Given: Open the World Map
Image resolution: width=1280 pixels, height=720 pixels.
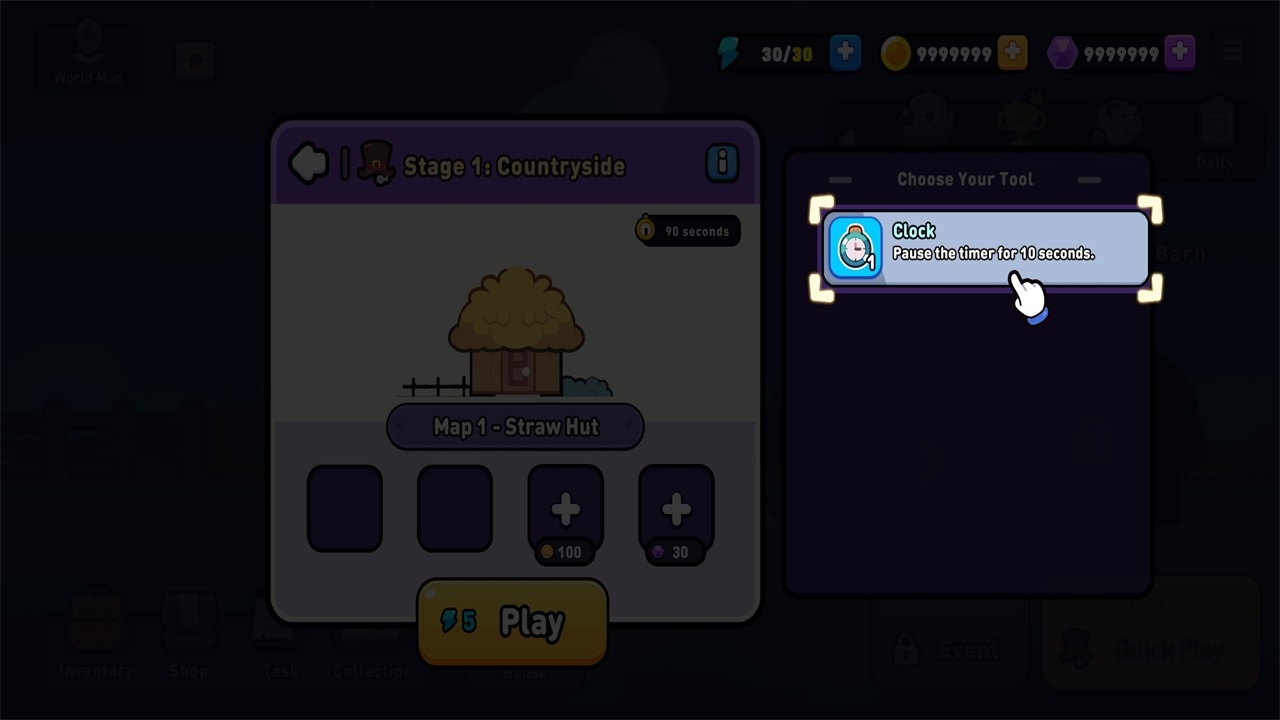Looking at the screenshot, I should click(x=88, y=56).
